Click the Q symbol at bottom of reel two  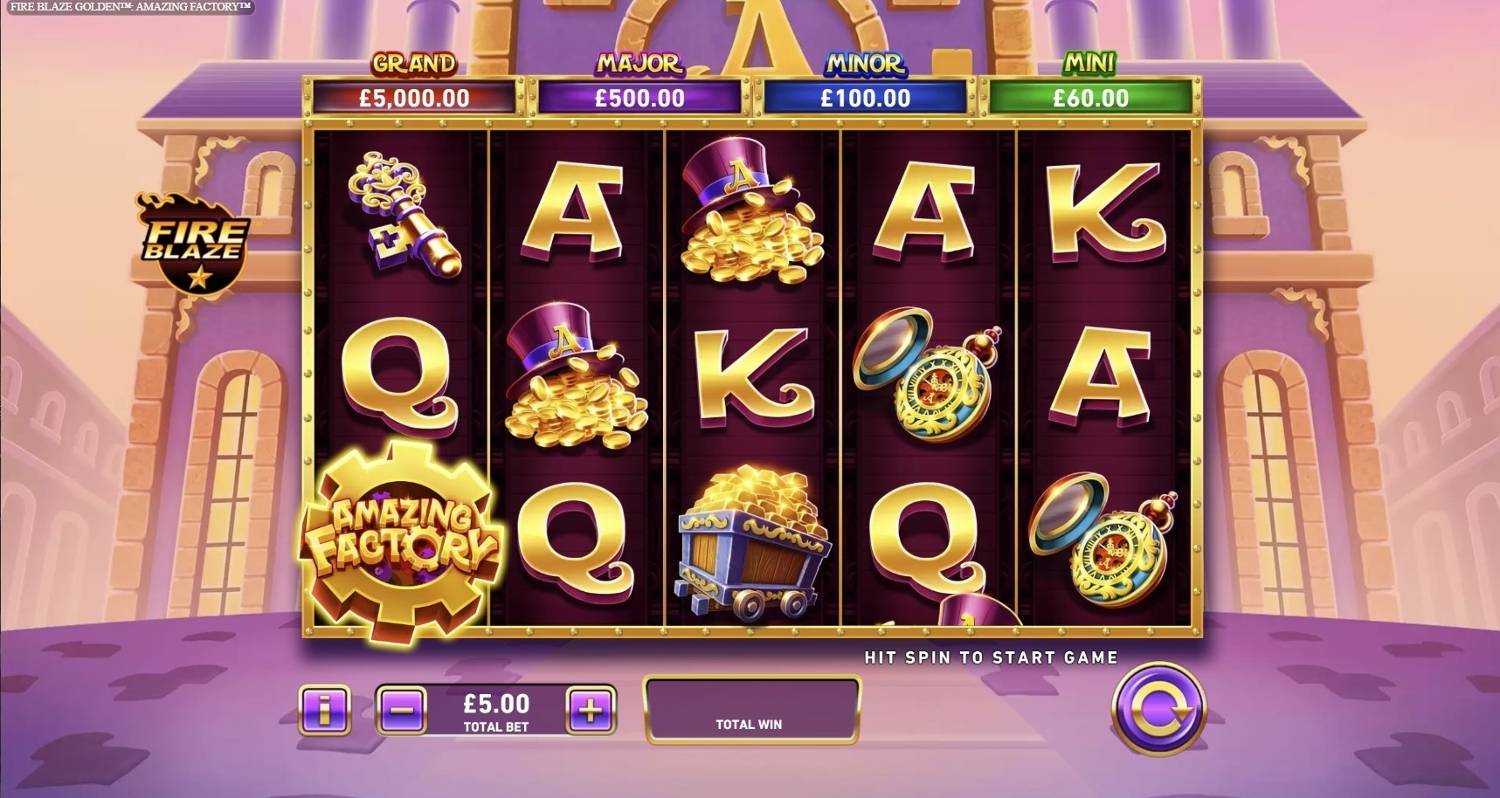click(x=575, y=540)
